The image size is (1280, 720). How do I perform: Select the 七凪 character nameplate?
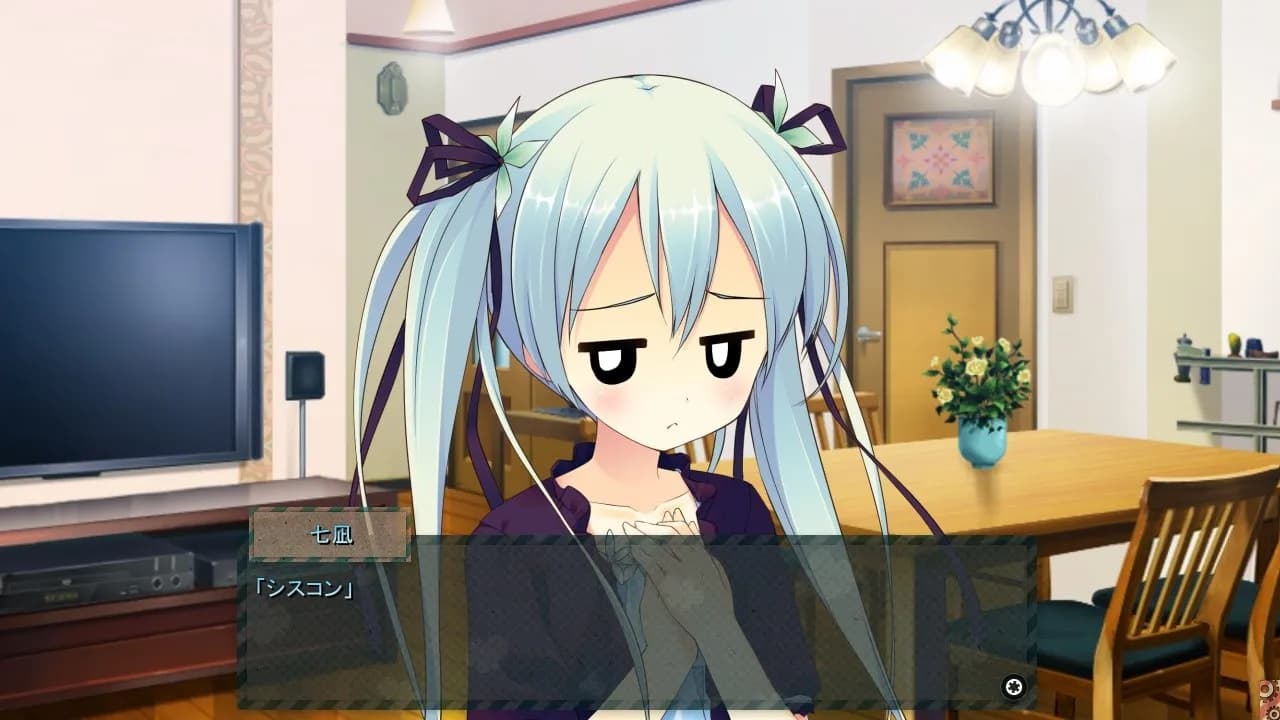tap(330, 536)
